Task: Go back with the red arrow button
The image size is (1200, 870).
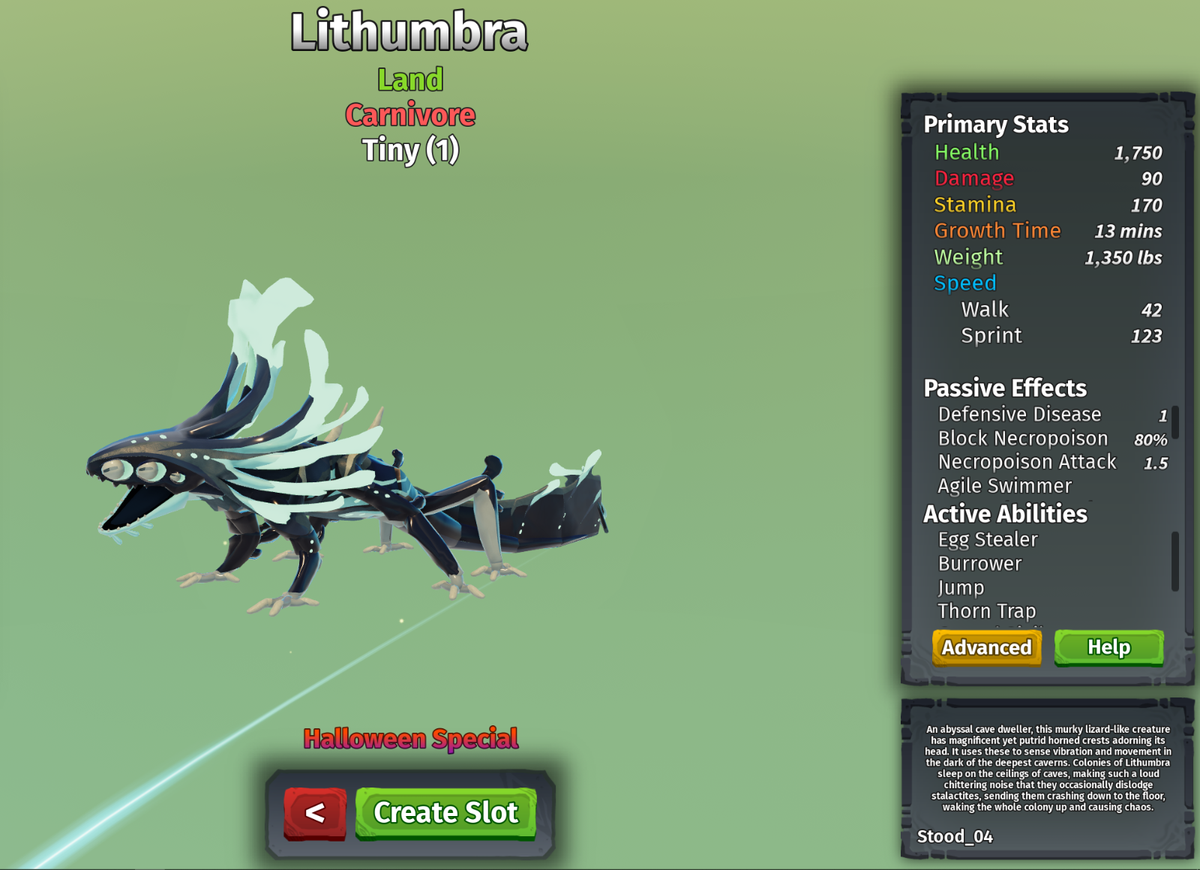Action: click(x=315, y=812)
